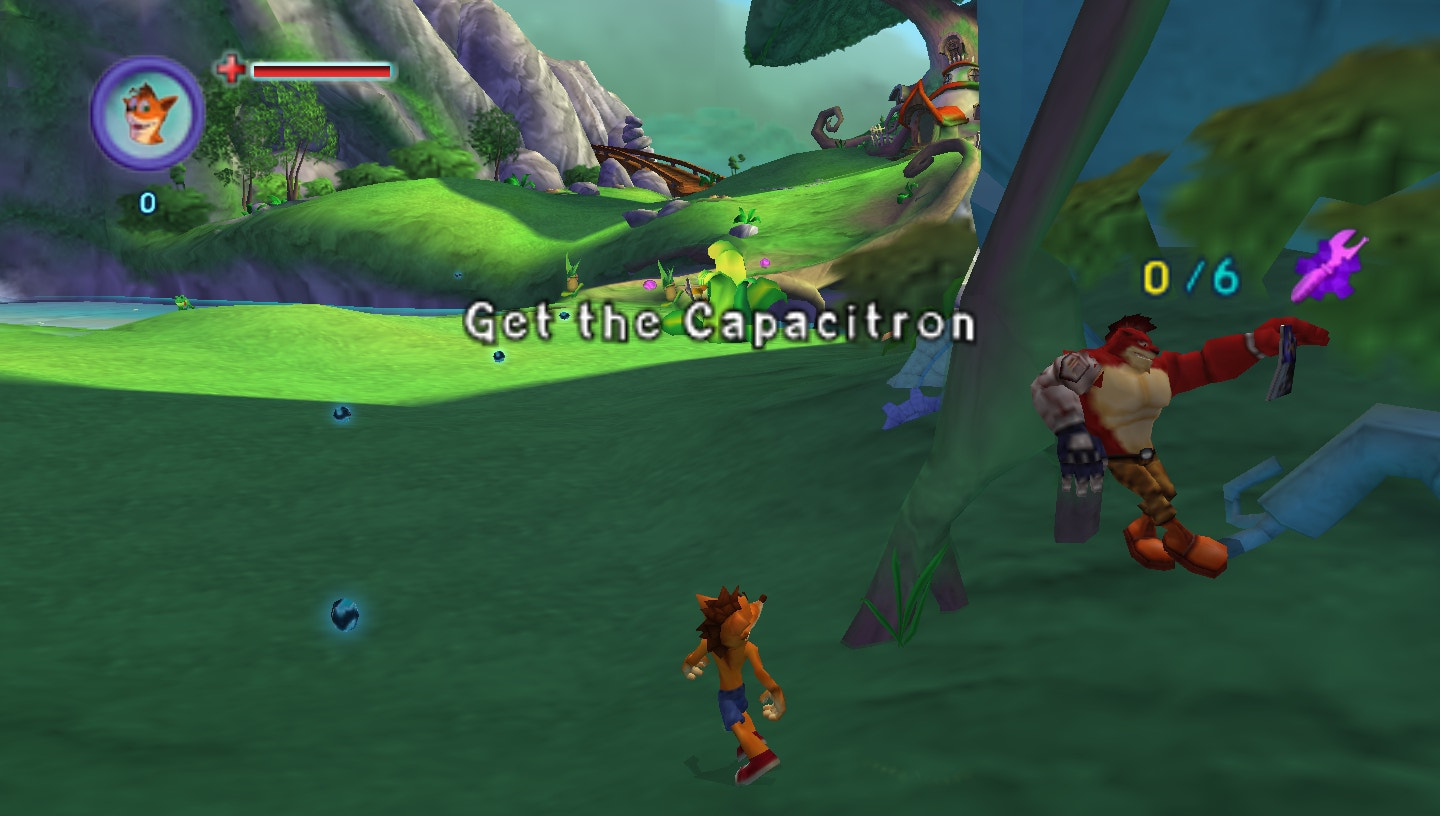Click the red health bar

coord(320,72)
